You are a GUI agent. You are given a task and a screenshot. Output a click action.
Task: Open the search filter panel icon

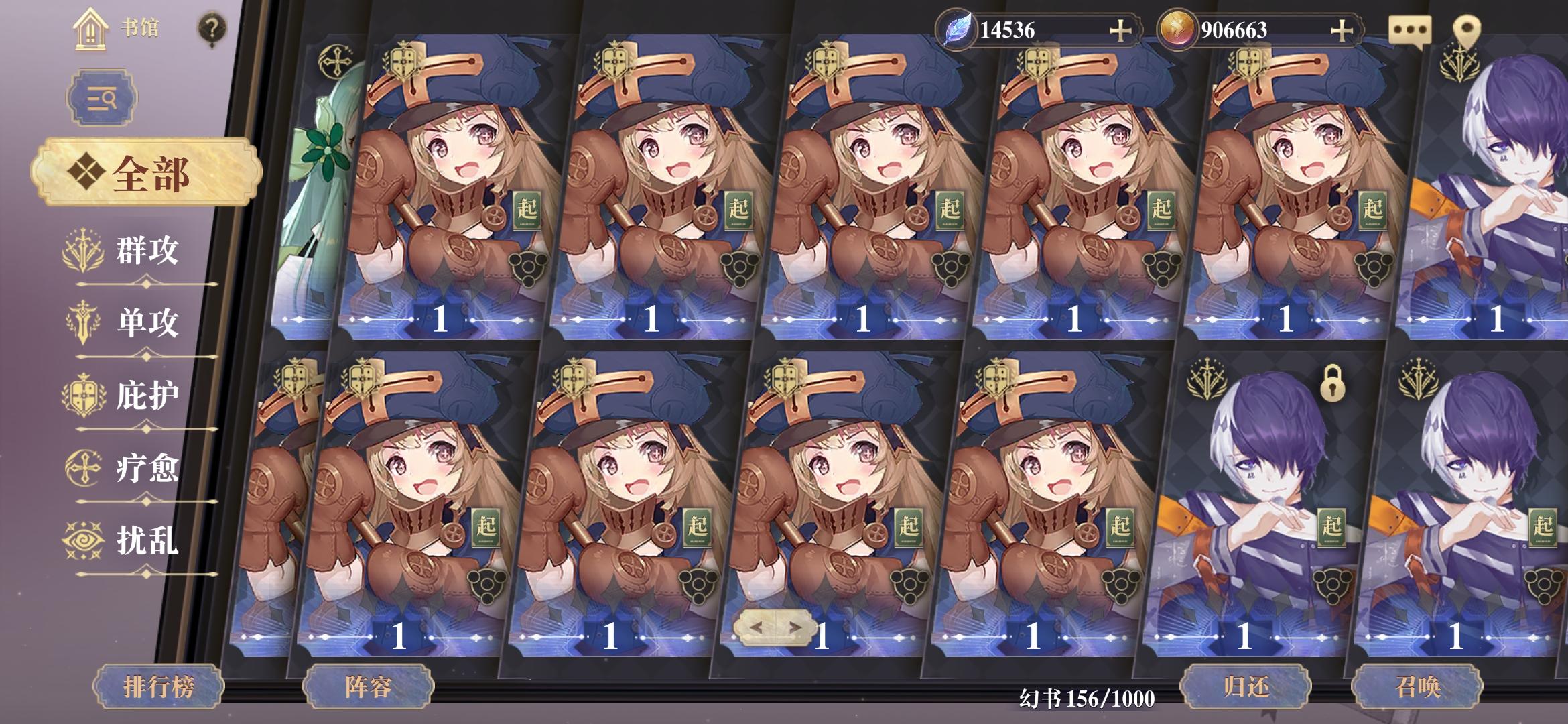click(101, 98)
